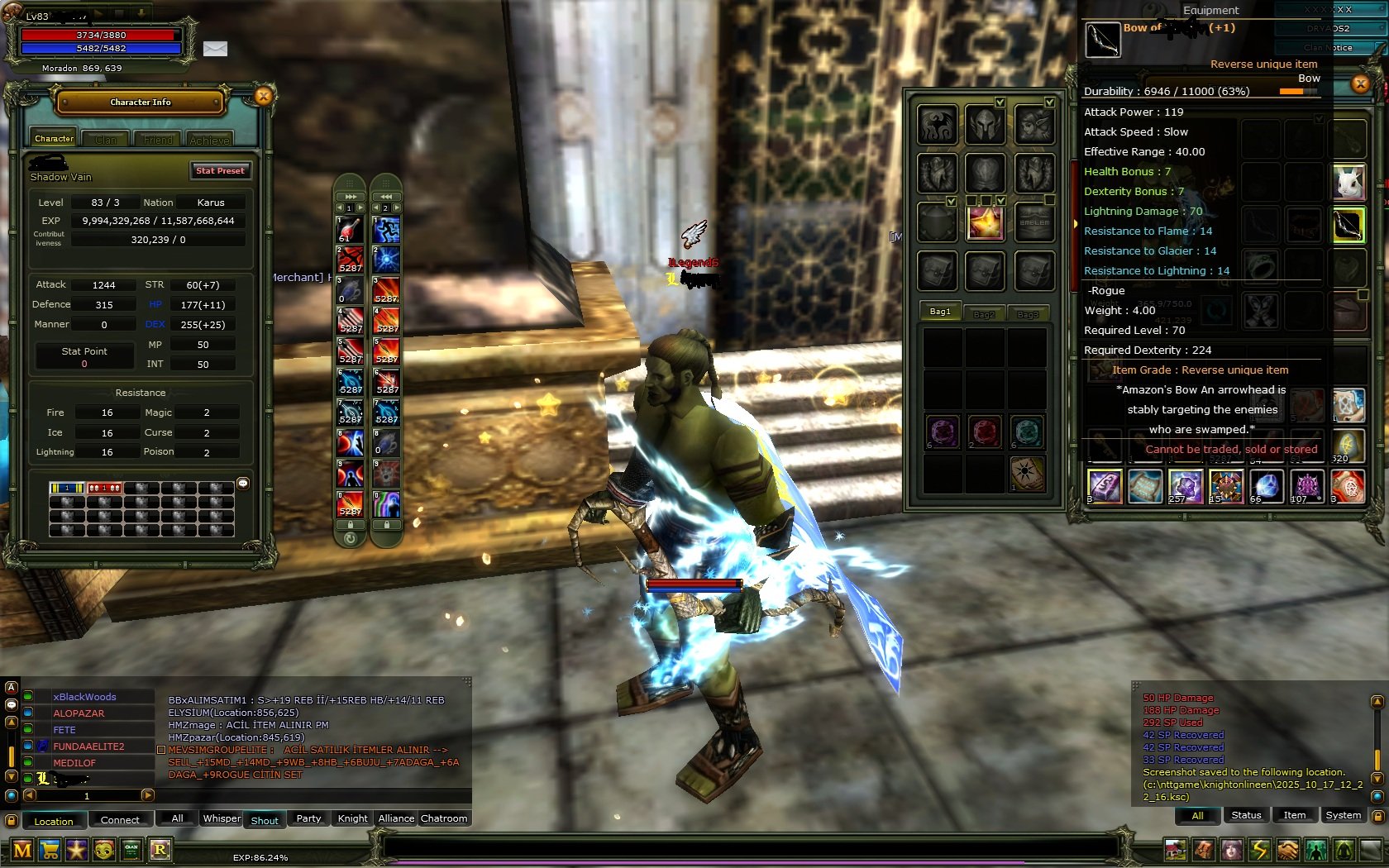Switch chat to the Party channel

click(x=308, y=818)
